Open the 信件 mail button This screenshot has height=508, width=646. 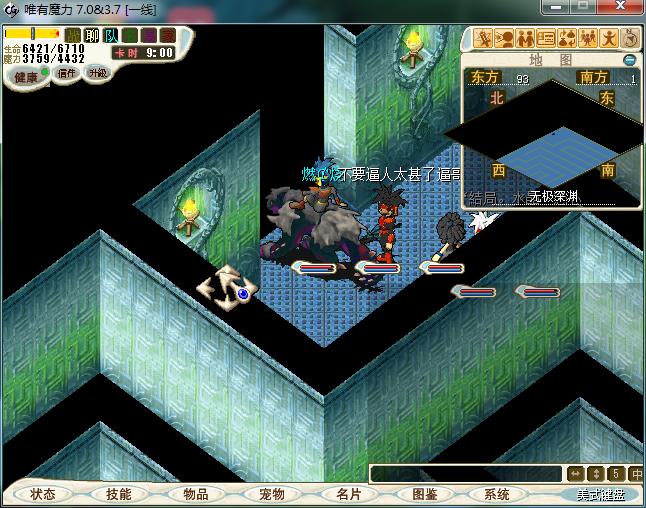pyautogui.click(x=67, y=73)
